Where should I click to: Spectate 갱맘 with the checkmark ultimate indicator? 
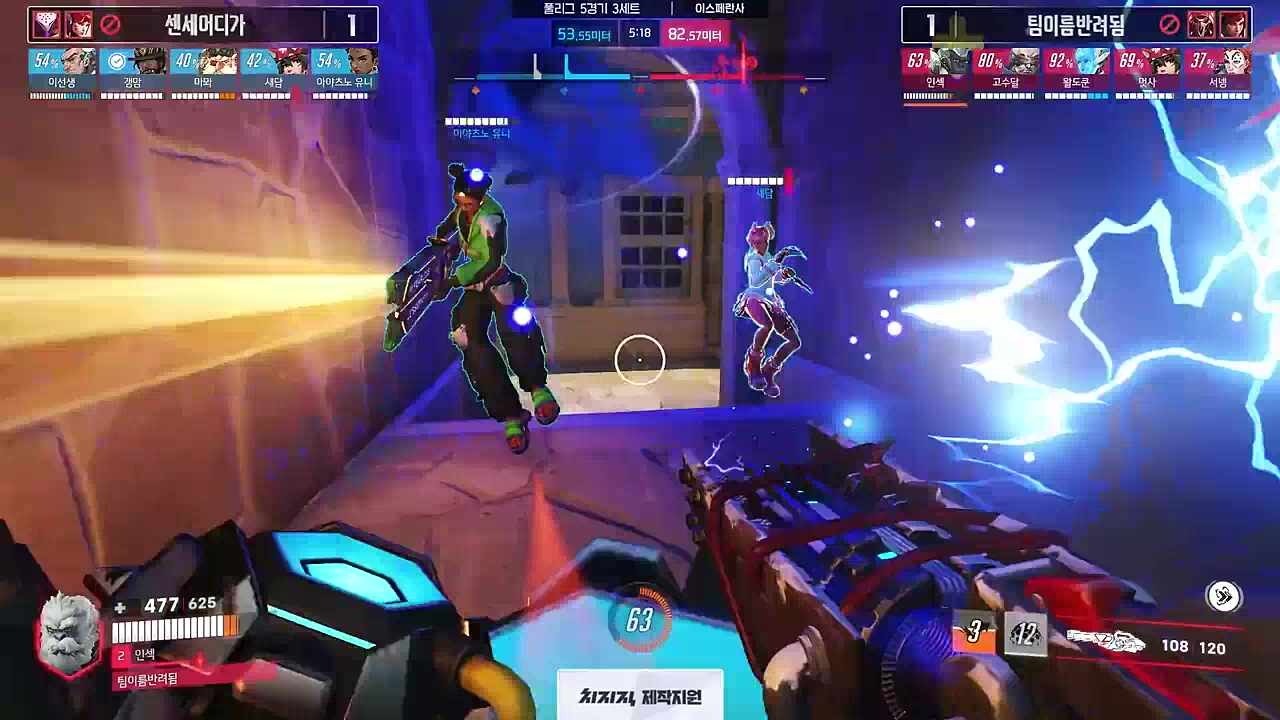133,70
